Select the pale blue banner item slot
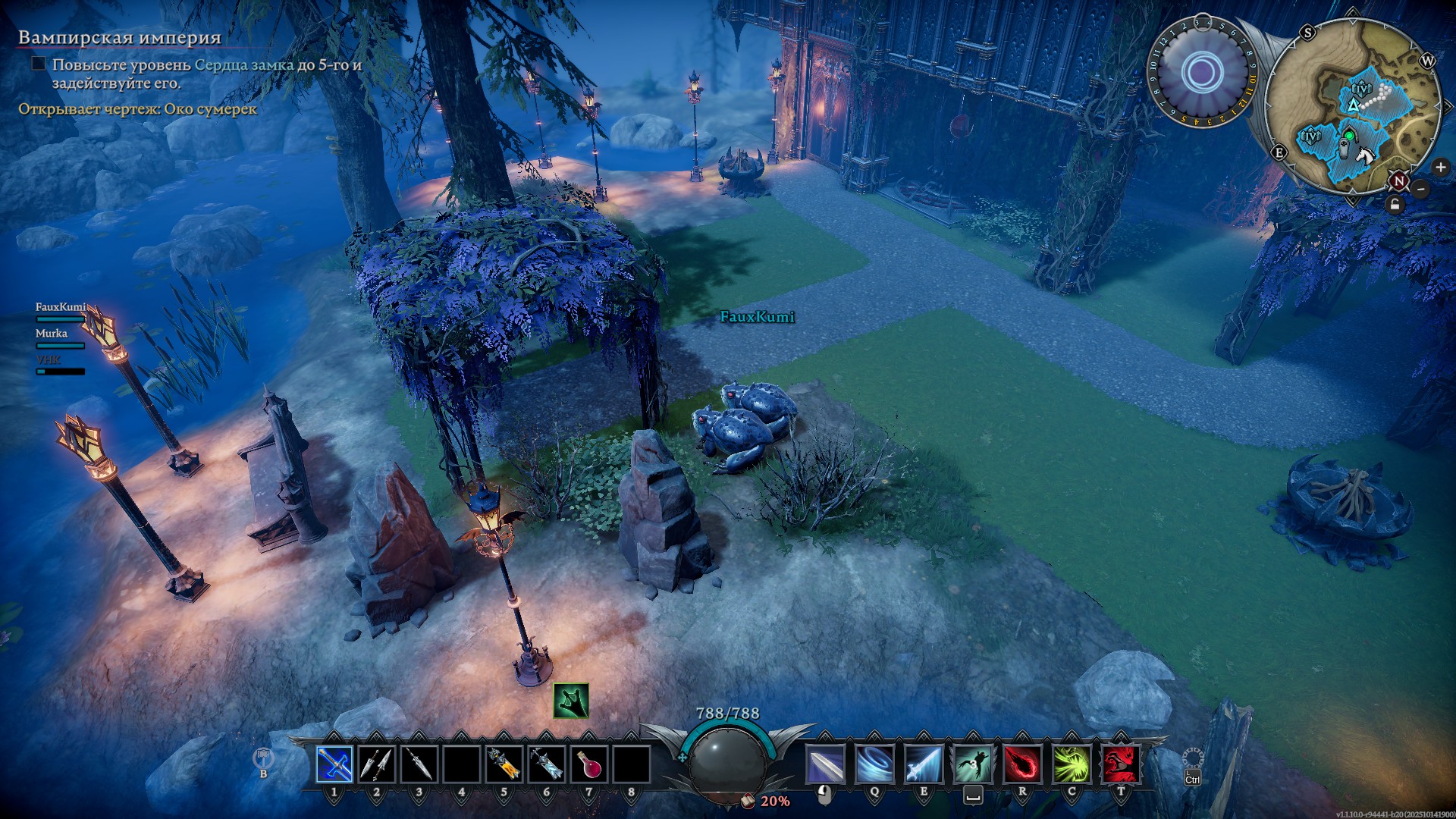1456x819 pixels. coord(547,764)
